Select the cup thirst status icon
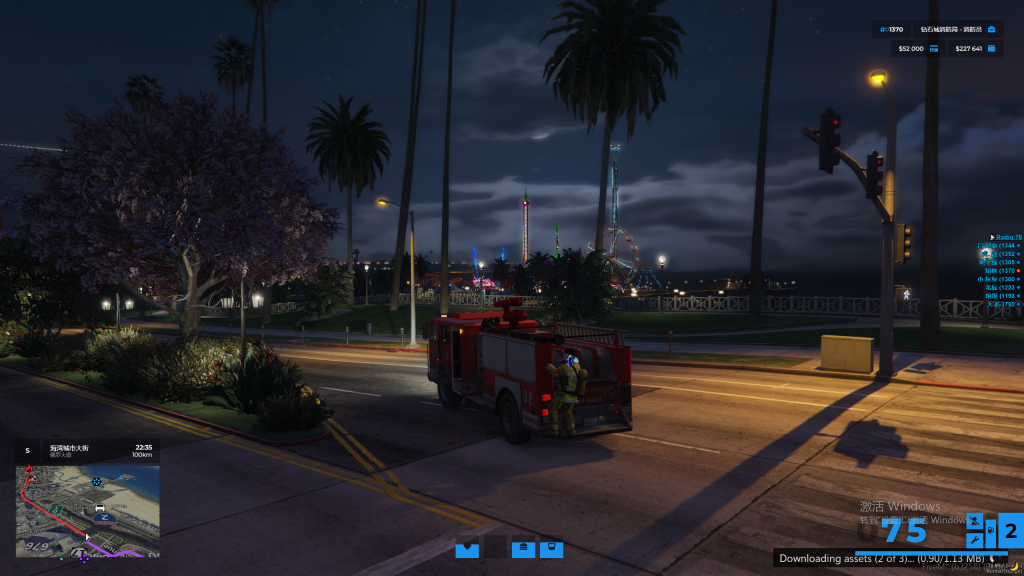1024x576 pixels. pyautogui.click(x=550, y=548)
